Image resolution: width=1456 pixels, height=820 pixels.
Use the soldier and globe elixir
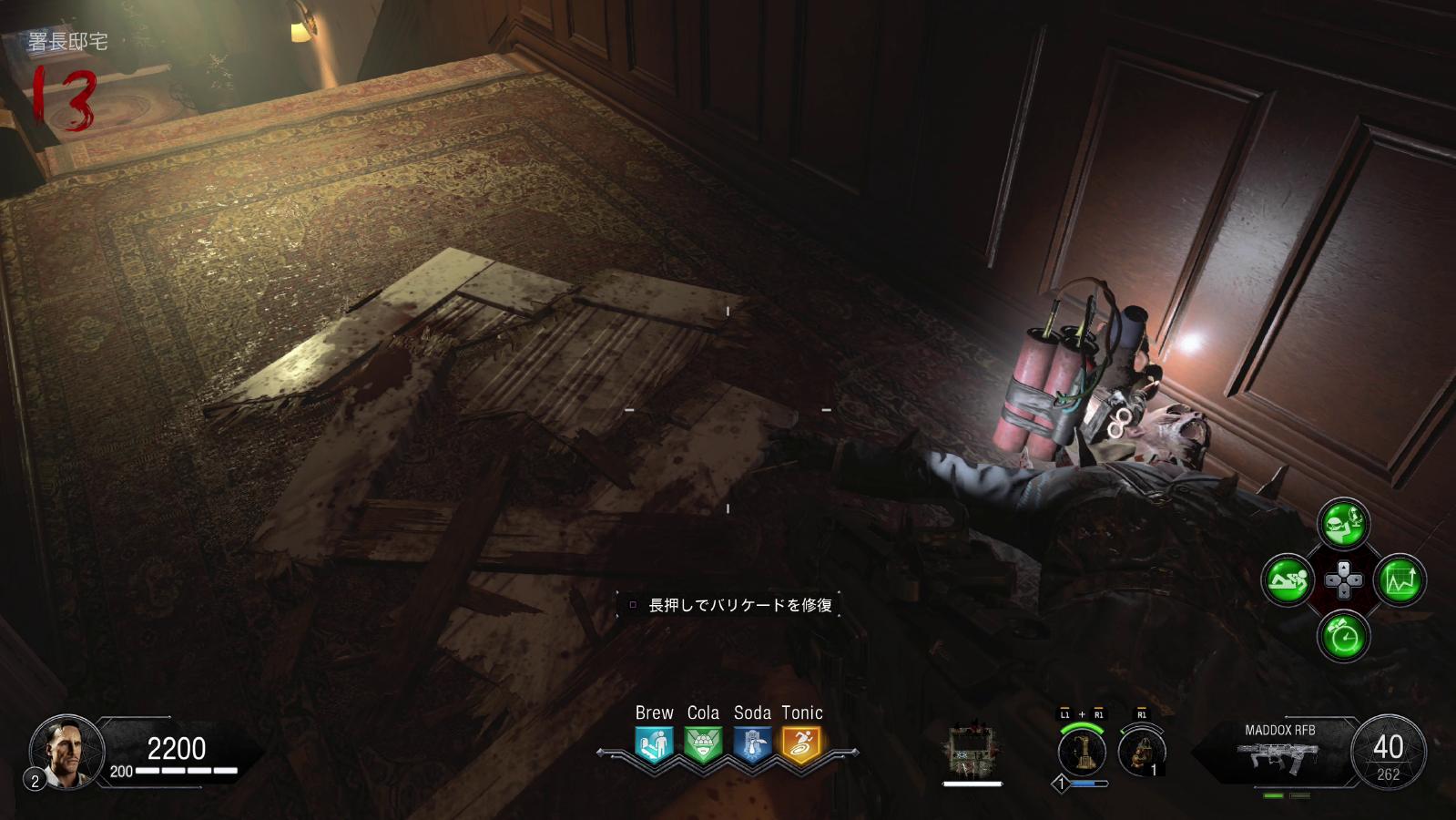coord(1344,523)
